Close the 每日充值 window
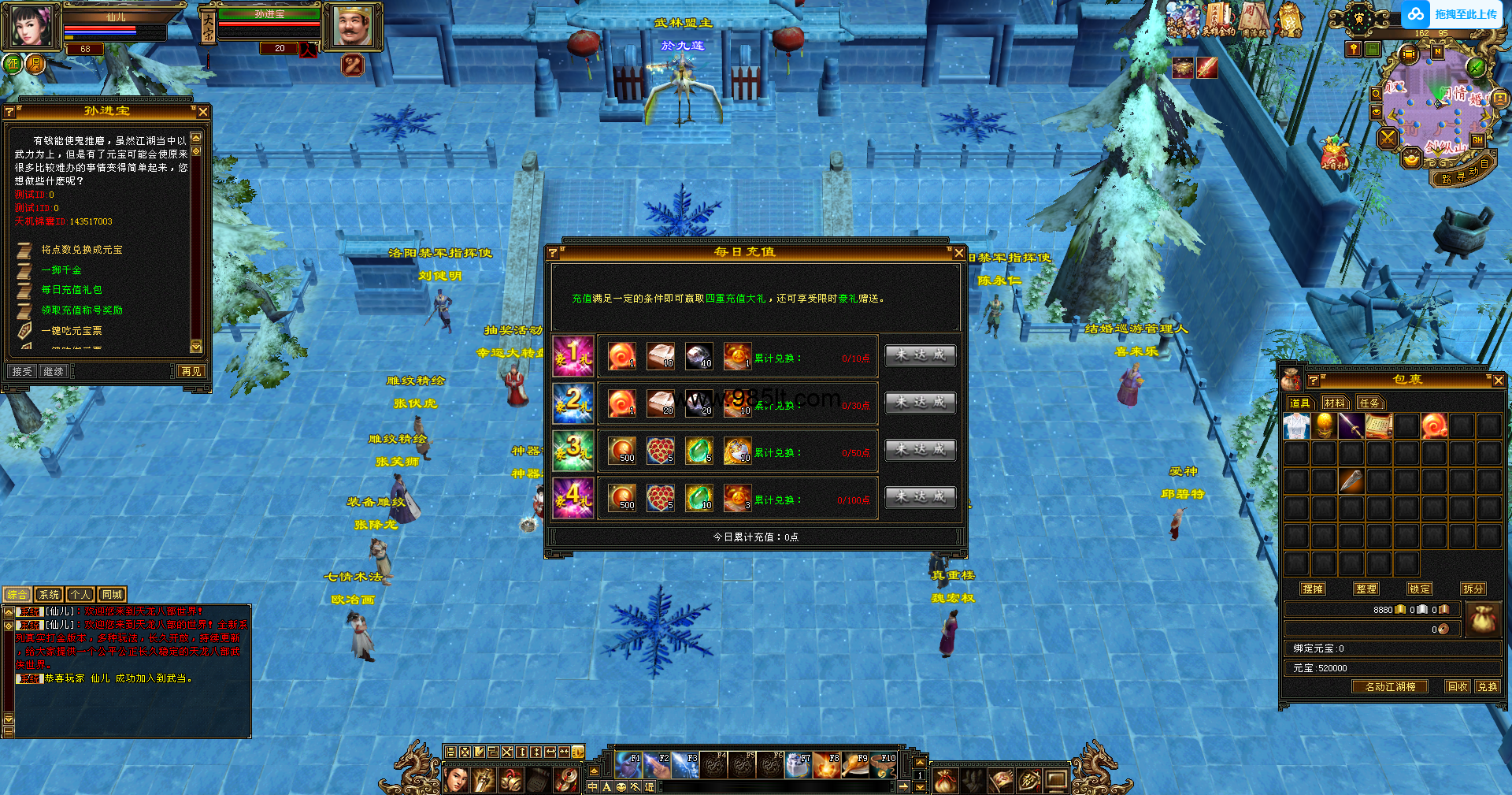Viewport: 1512px width, 795px height. (958, 253)
